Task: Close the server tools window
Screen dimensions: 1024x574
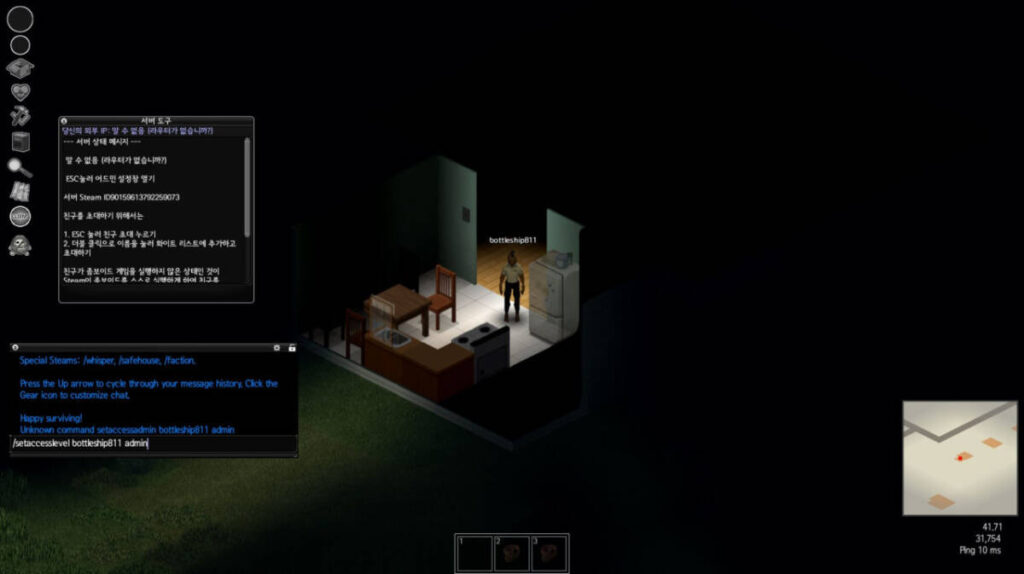Action: (64, 121)
